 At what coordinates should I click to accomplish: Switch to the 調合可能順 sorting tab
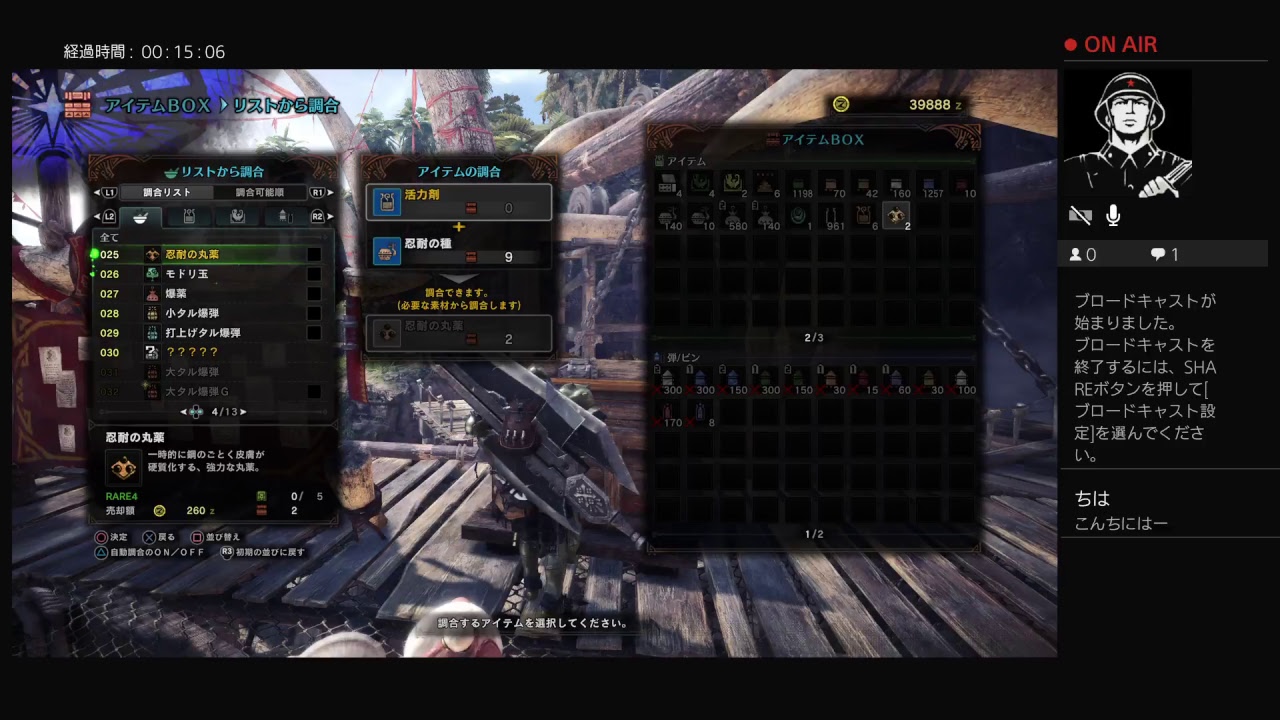click(259, 192)
